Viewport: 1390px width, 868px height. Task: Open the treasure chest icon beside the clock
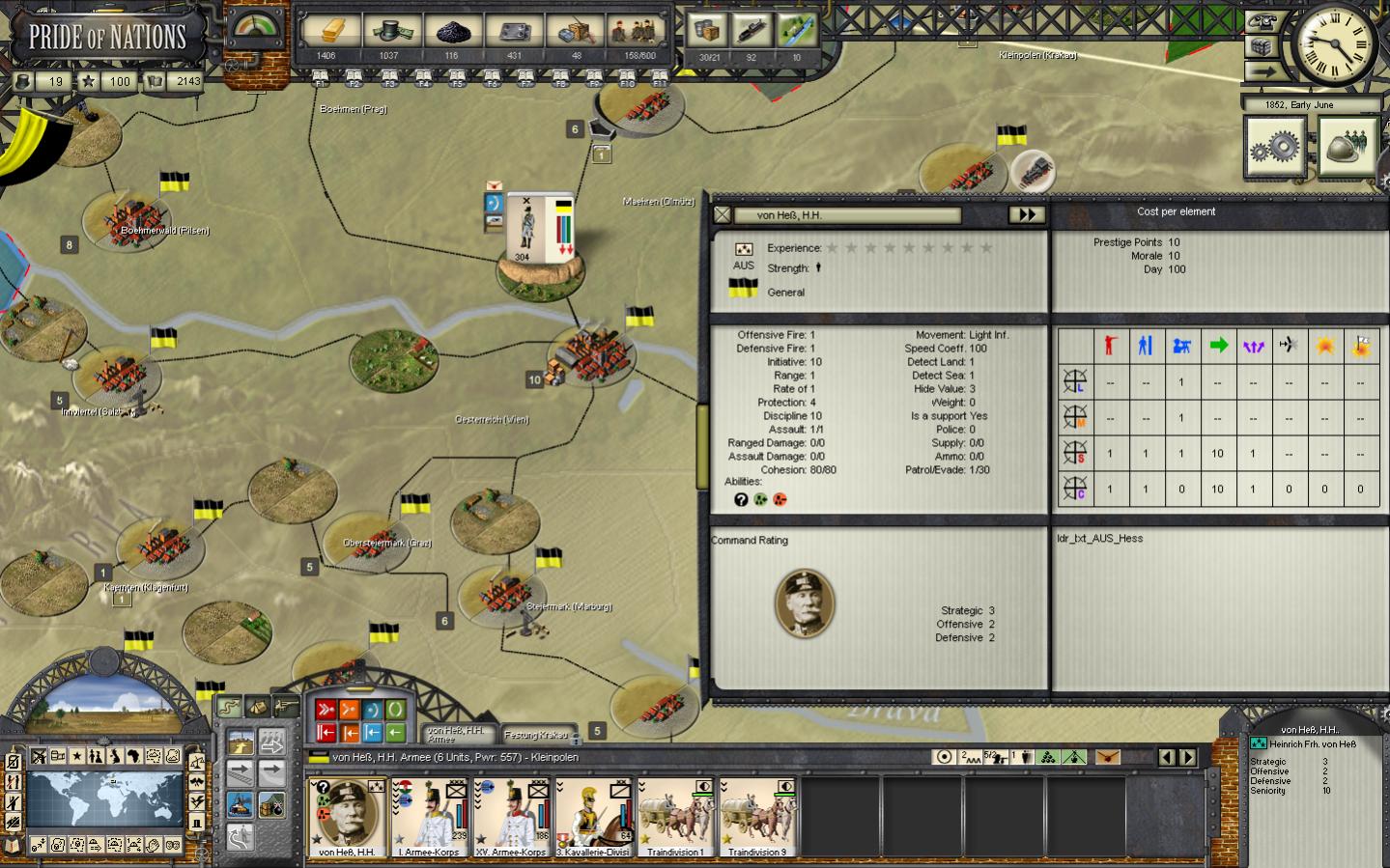click(x=1262, y=46)
